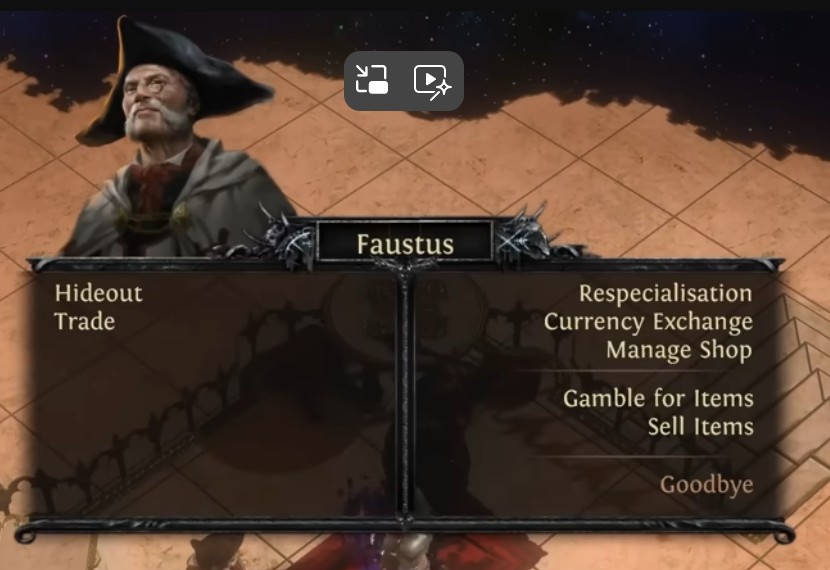The image size is (830, 570).
Task: Open the Respecialisation option
Action: click(665, 294)
